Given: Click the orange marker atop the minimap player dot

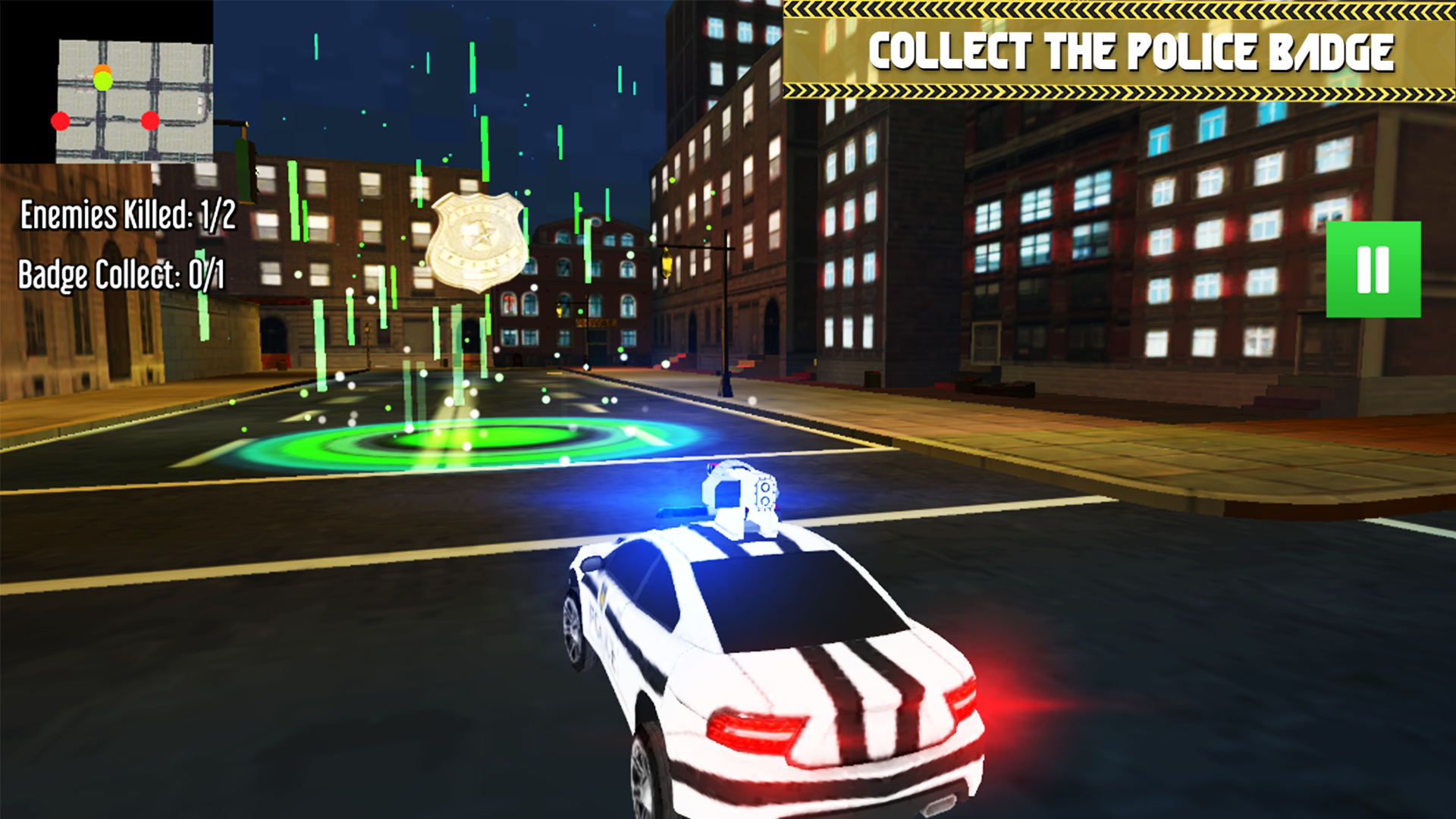Looking at the screenshot, I should click(x=102, y=70).
